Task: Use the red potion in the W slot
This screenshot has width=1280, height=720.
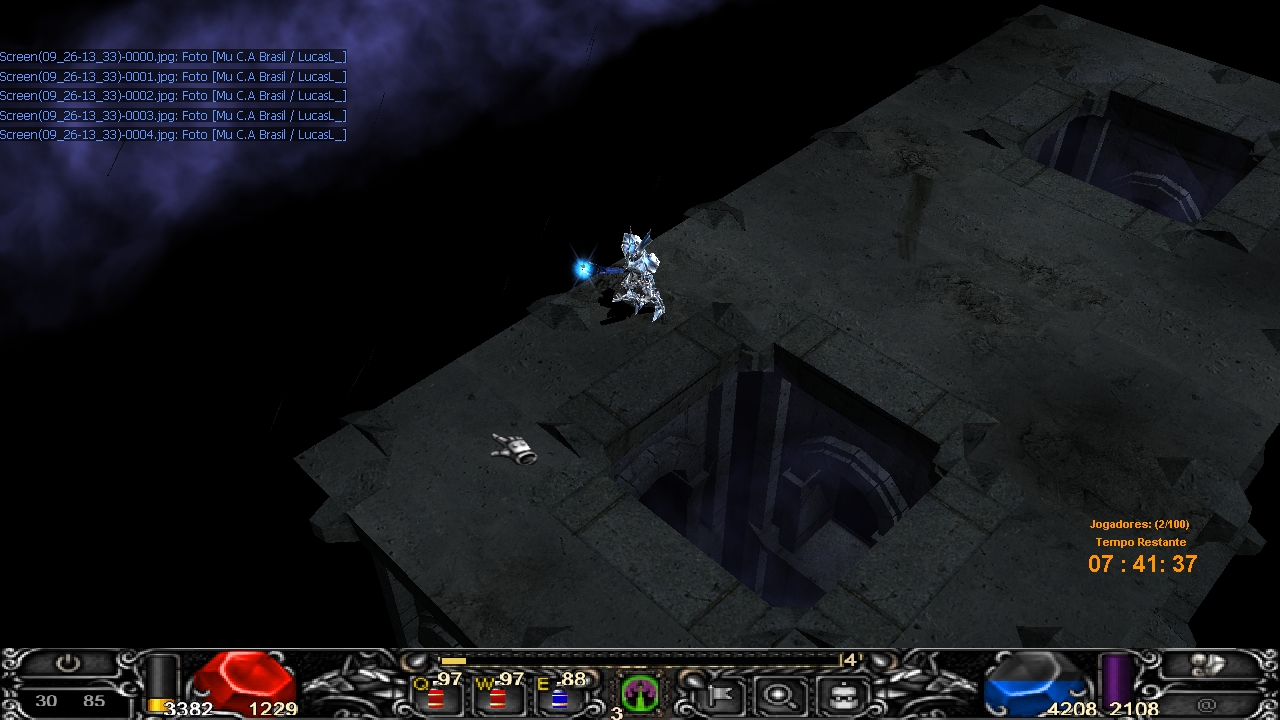Action: pos(497,697)
